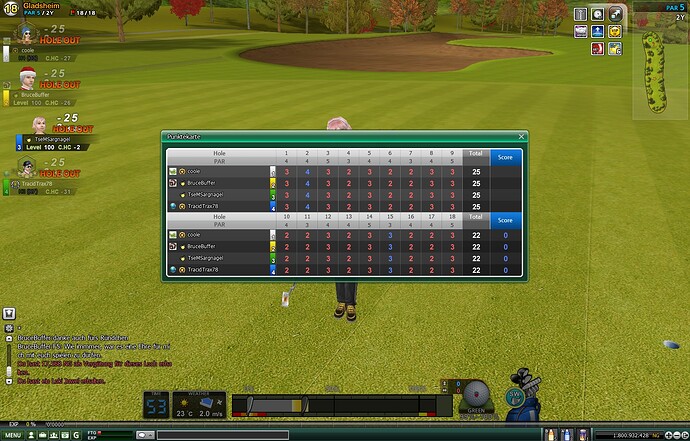The image size is (690, 441).
Task: Click the course hole minimap
Action: point(653,72)
